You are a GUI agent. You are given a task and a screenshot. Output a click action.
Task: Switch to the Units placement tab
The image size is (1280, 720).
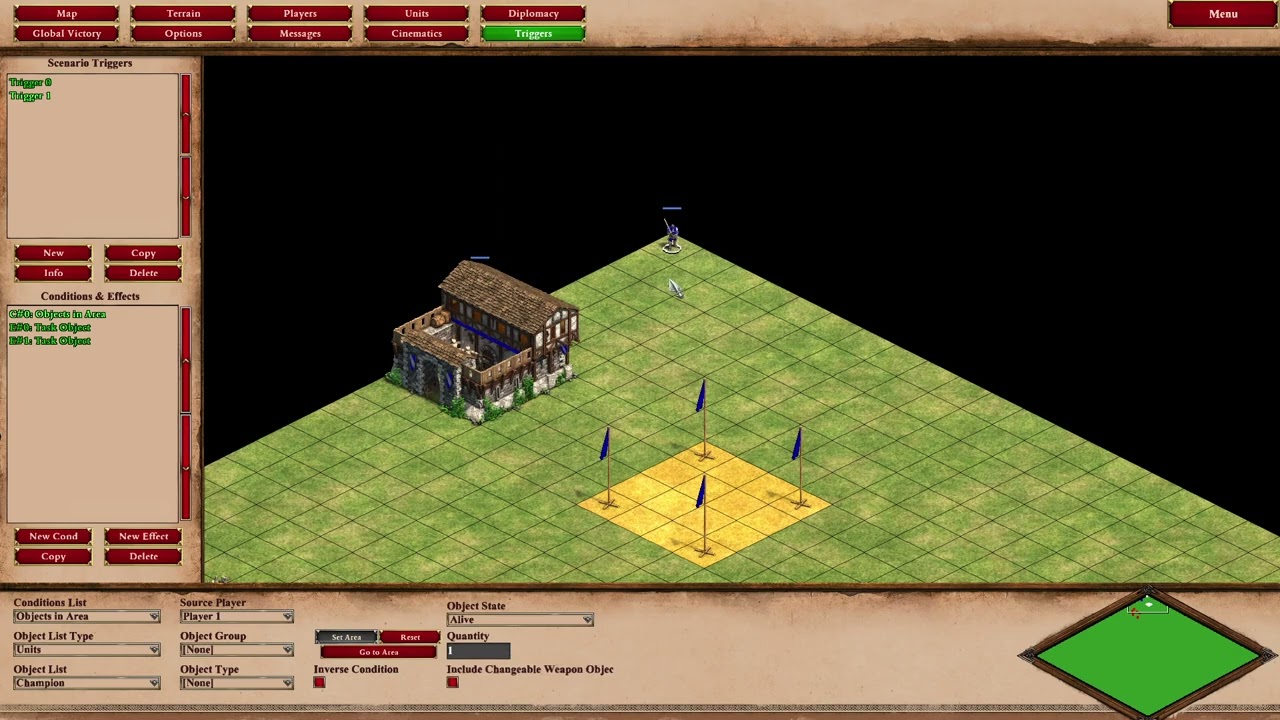click(416, 13)
